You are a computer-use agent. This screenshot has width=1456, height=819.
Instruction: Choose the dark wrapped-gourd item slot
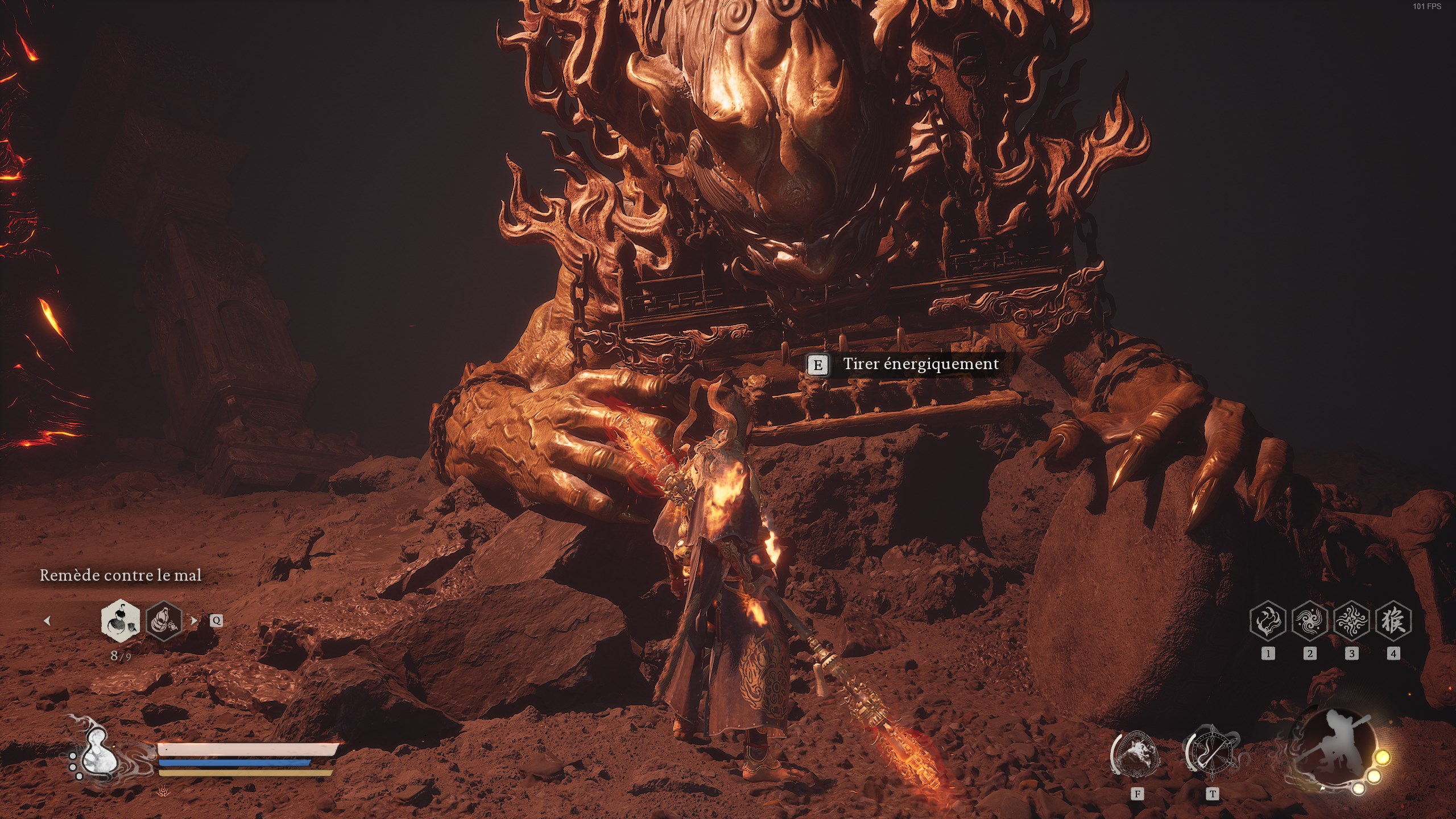coord(164,621)
